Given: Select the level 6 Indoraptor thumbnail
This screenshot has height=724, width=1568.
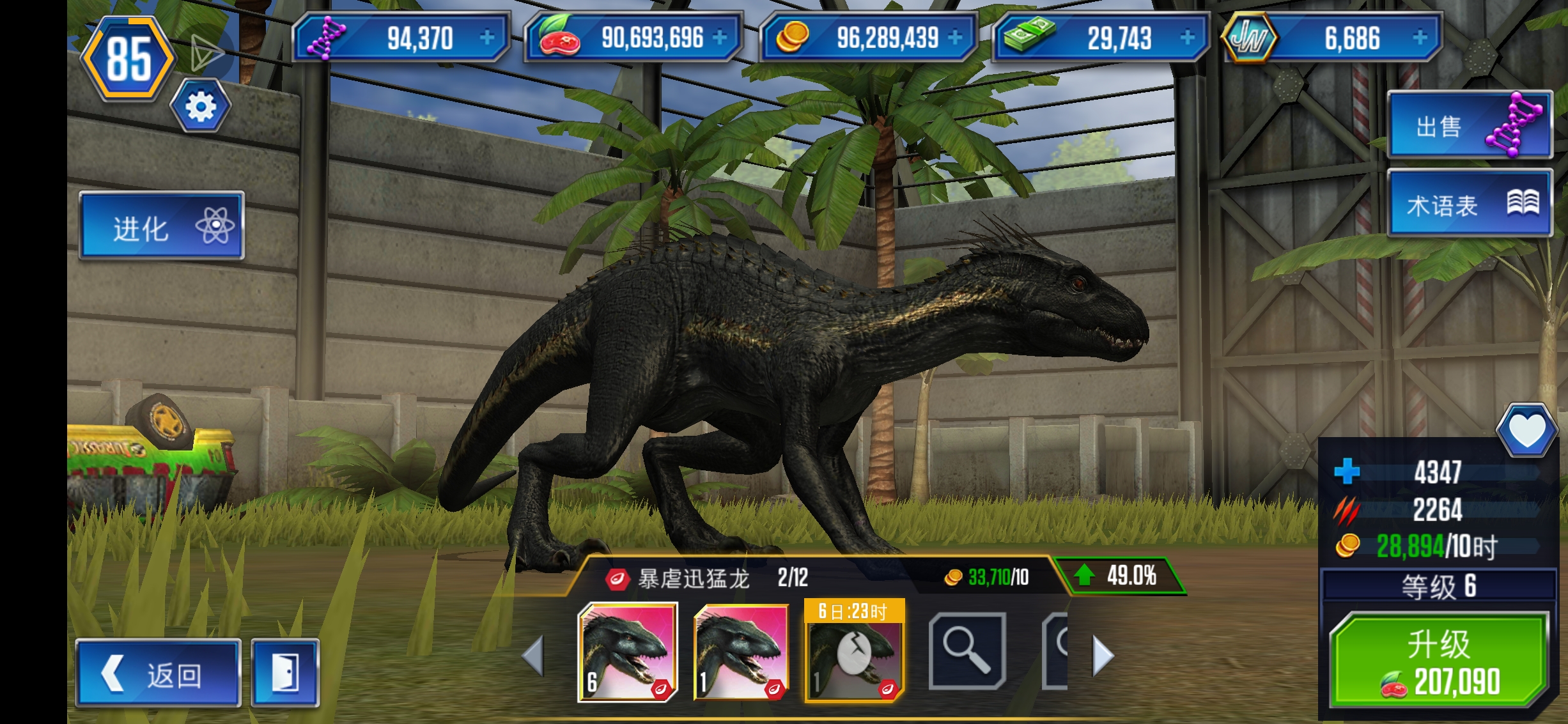Looking at the screenshot, I should point(628,652).
